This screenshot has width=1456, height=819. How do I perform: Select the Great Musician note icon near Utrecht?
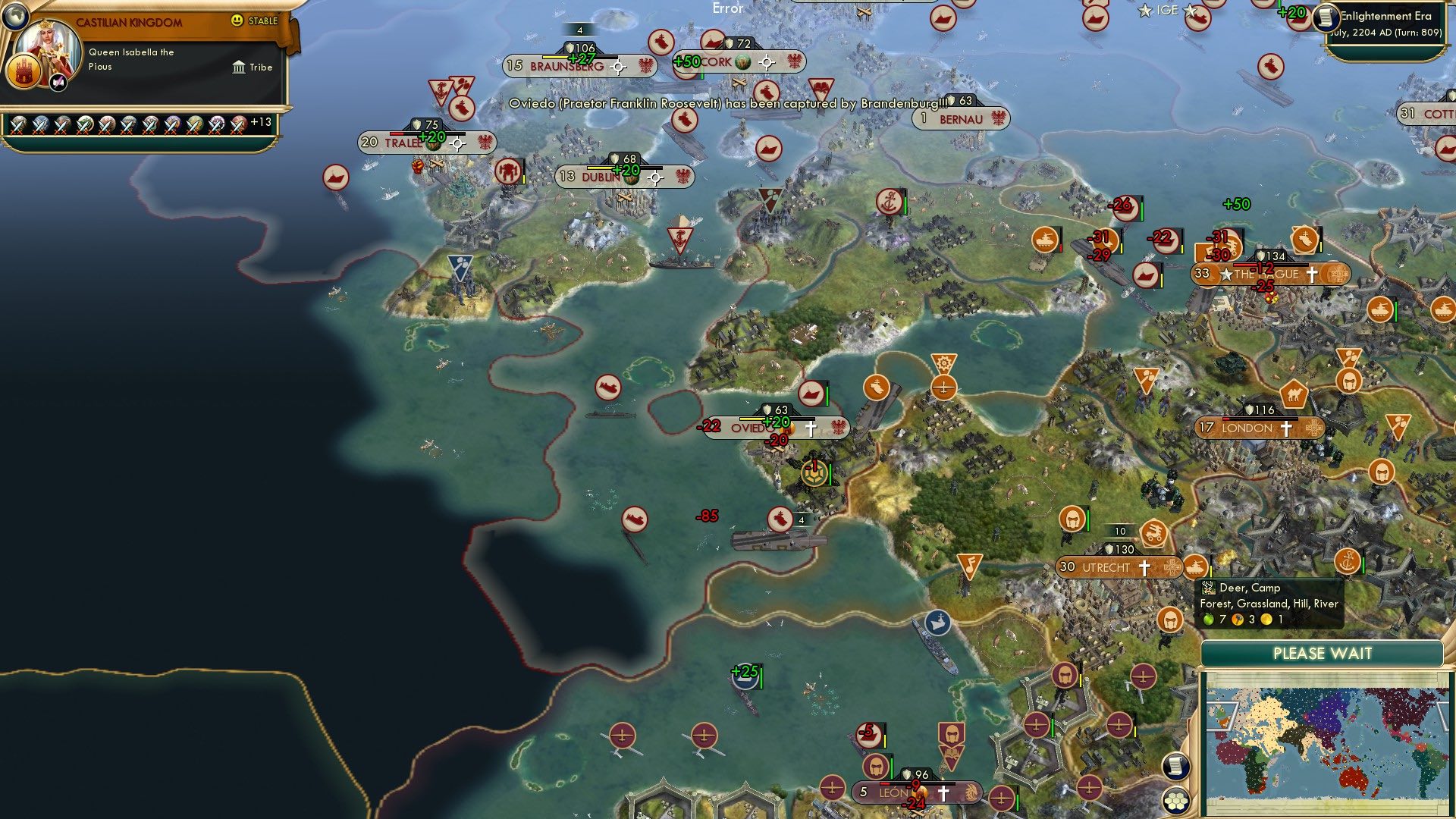[968, 565]
